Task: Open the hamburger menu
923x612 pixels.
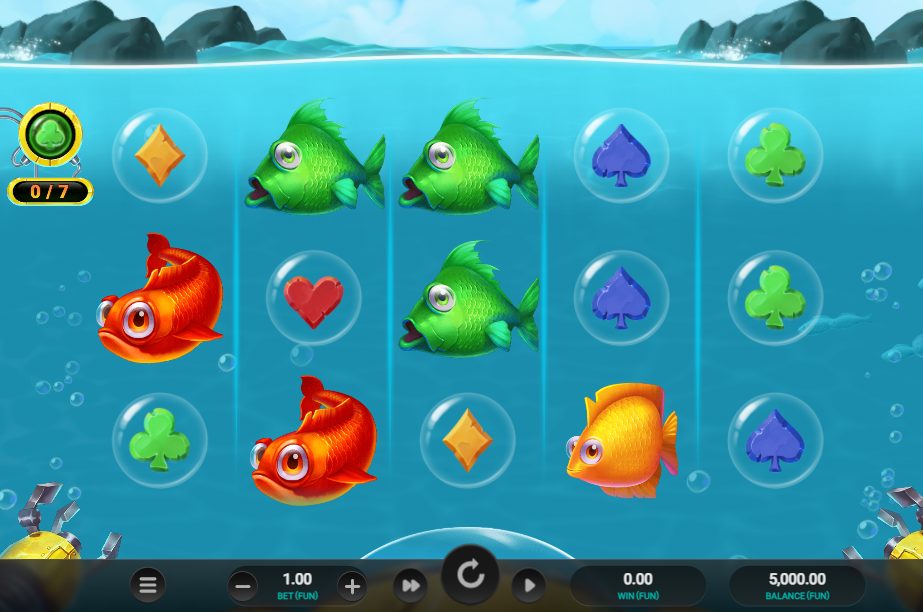Action: (x=148, y=584)
